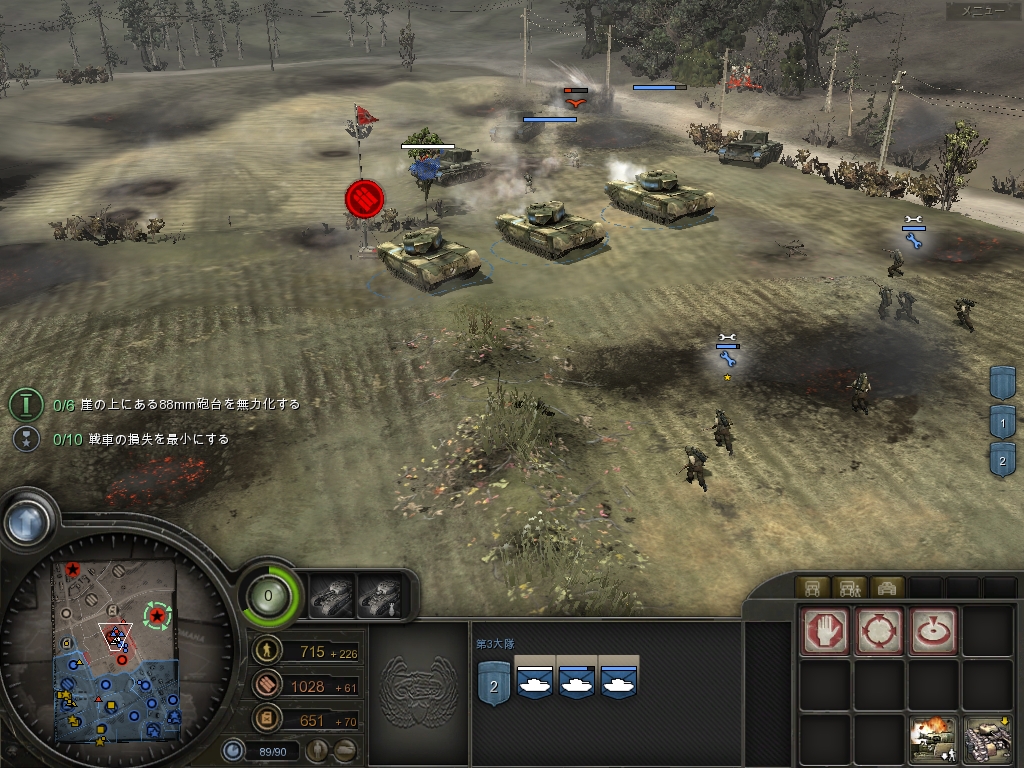The width and height of the screenshot is (1024, 768).
Task: Select the tank losses secondary objective medal icon
Action: 26,438
